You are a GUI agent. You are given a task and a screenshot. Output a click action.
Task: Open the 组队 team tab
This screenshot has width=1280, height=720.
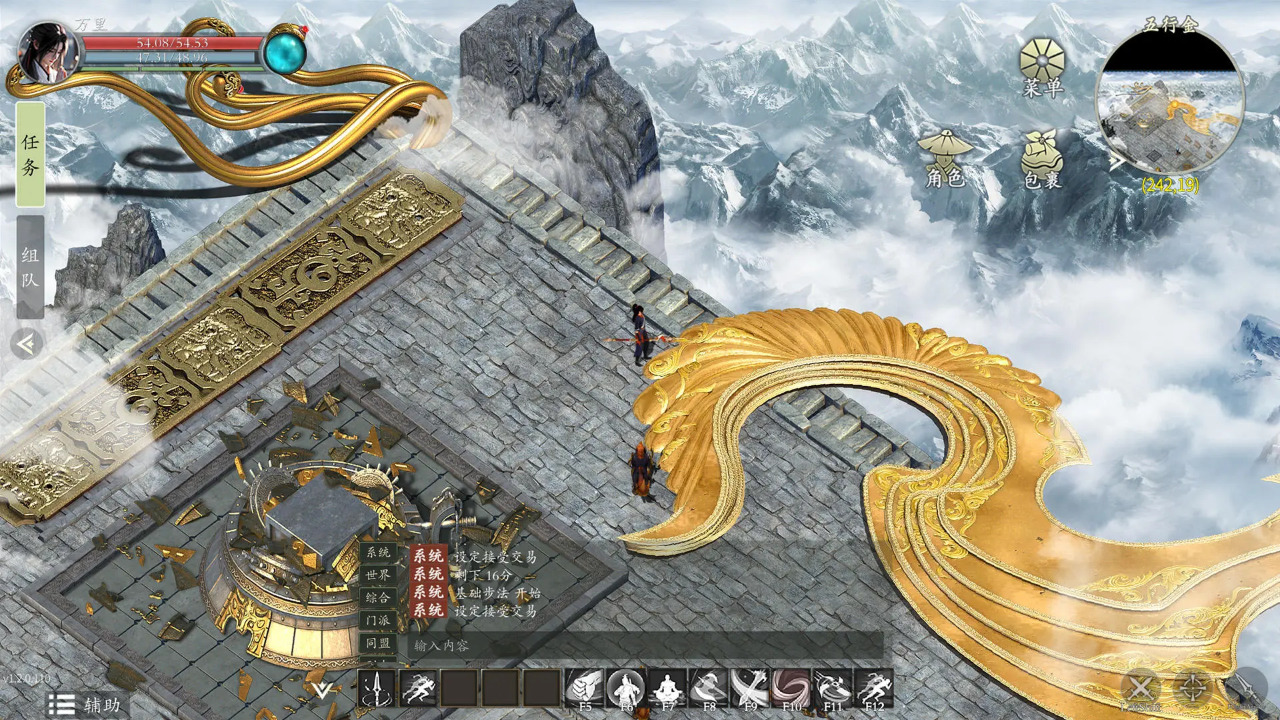point(30,267)
